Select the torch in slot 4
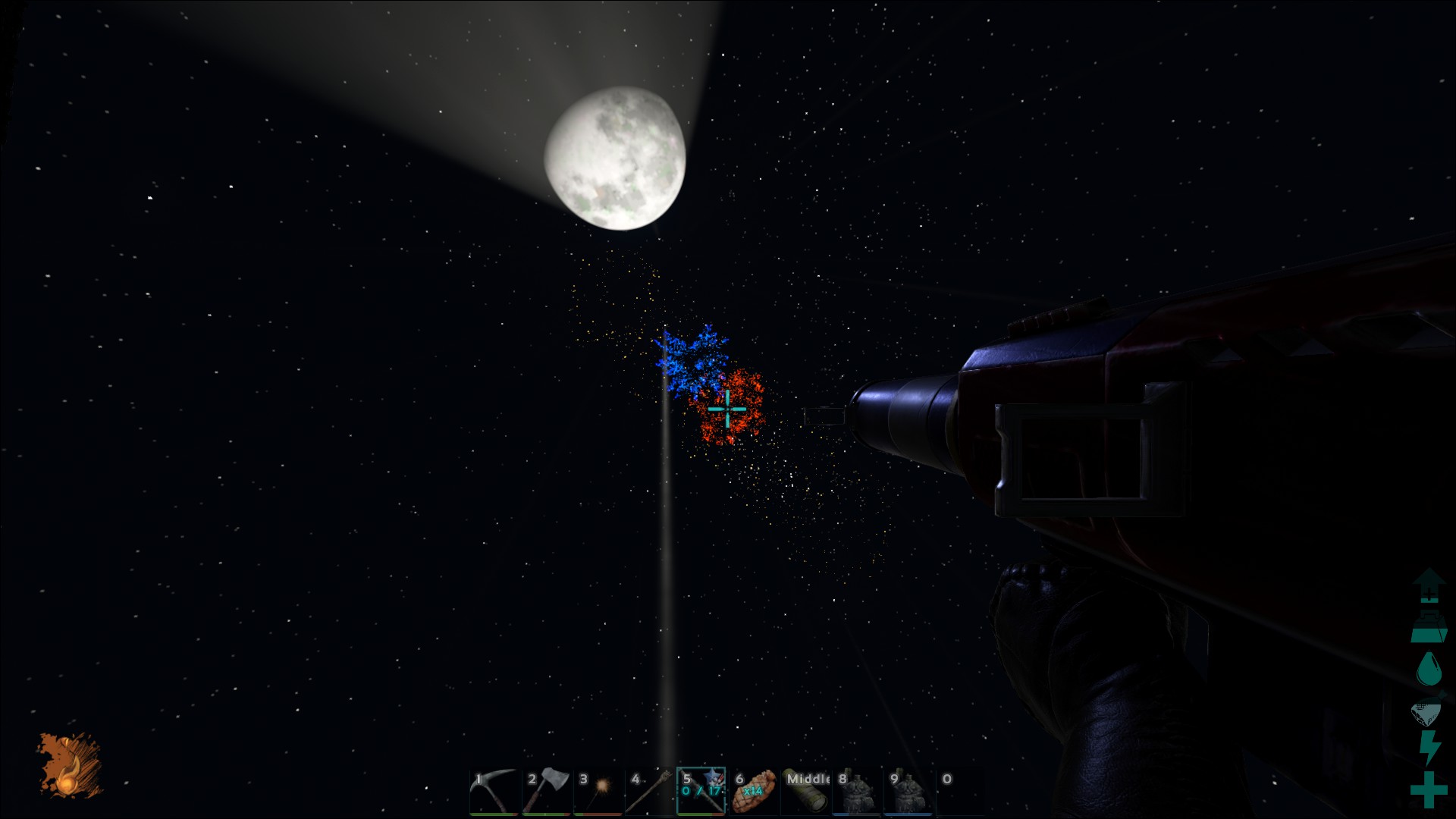 coord(650,792)
